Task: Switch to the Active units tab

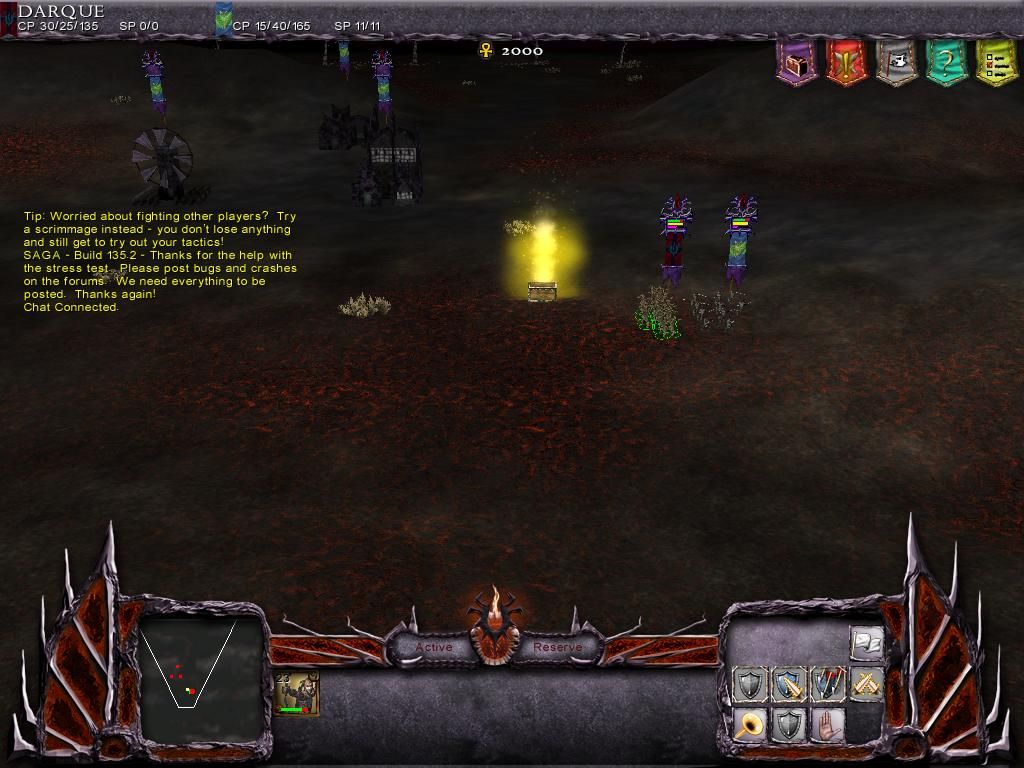Action: (434, 647)
